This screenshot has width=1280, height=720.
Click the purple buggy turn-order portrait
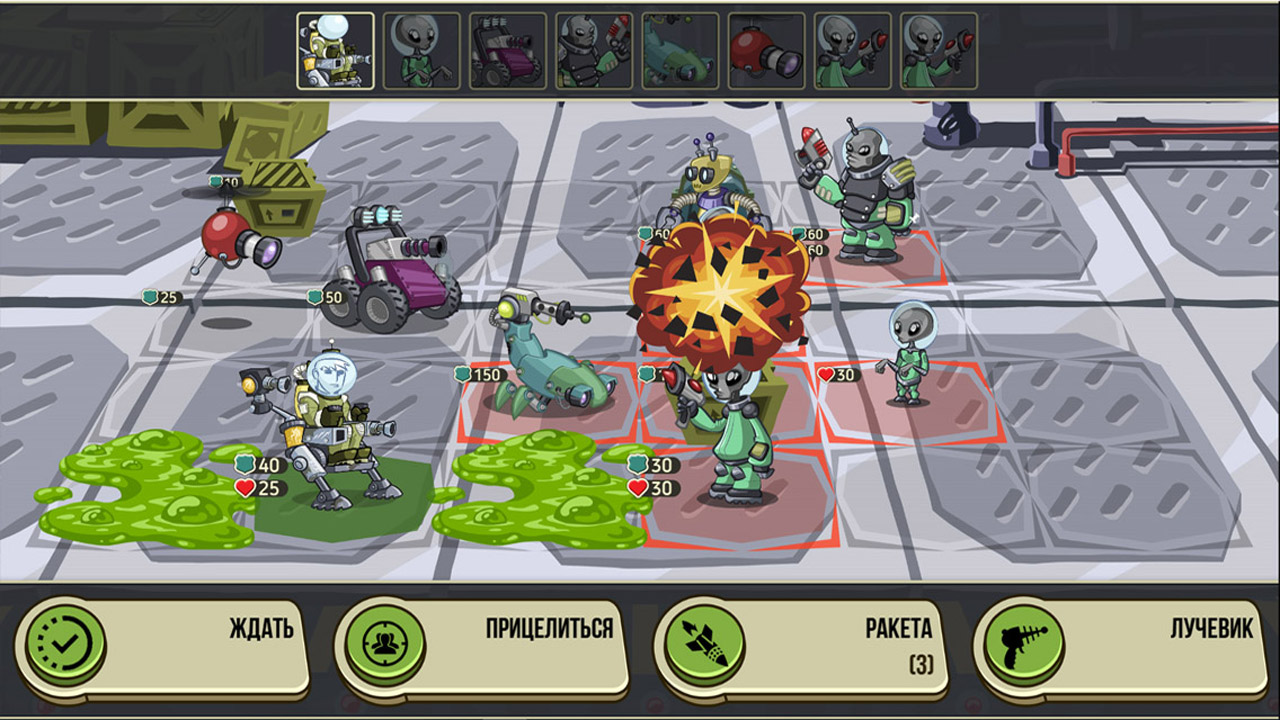coord(508,51)
